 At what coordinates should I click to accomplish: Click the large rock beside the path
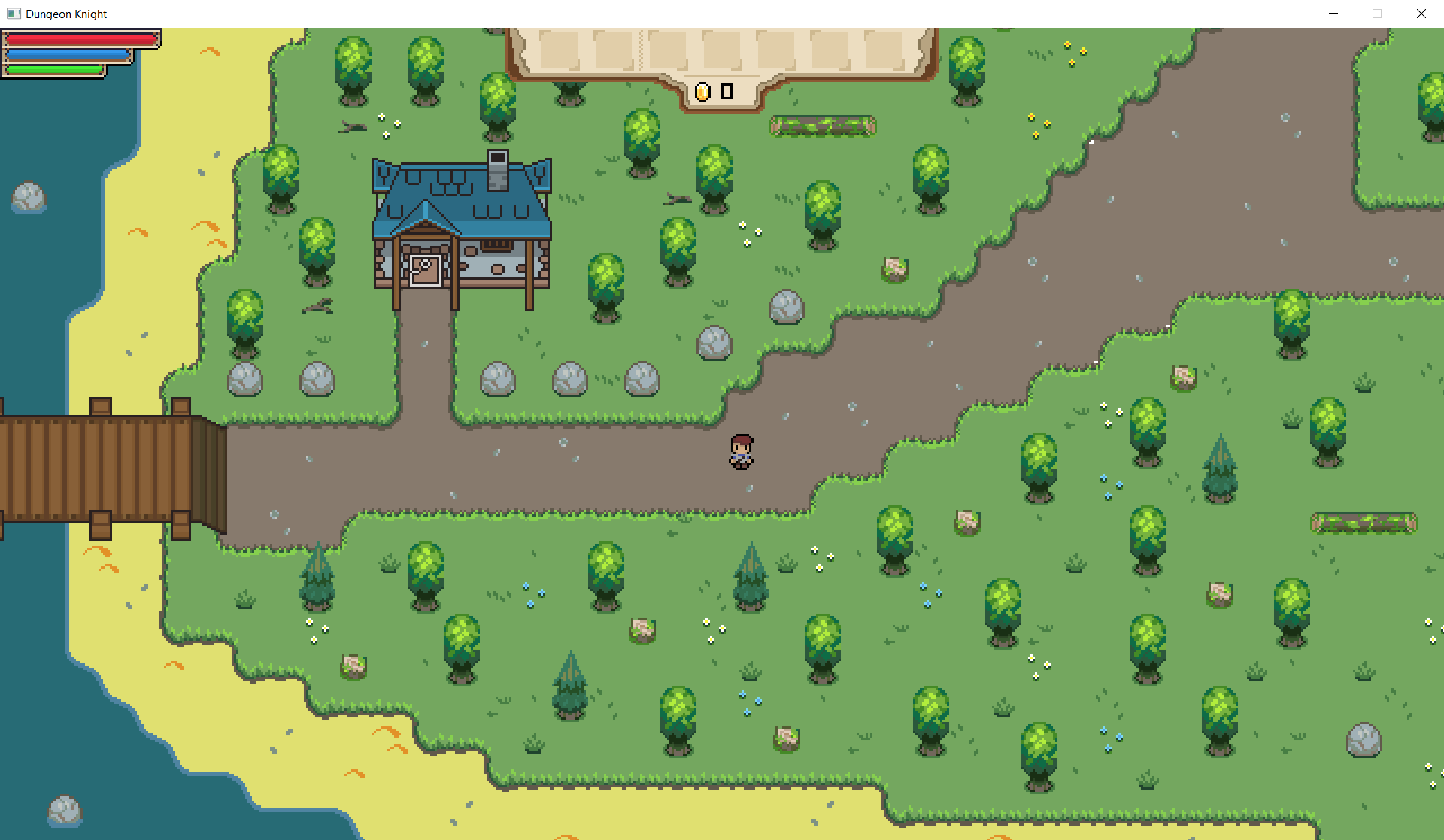(x=787, y=308)
